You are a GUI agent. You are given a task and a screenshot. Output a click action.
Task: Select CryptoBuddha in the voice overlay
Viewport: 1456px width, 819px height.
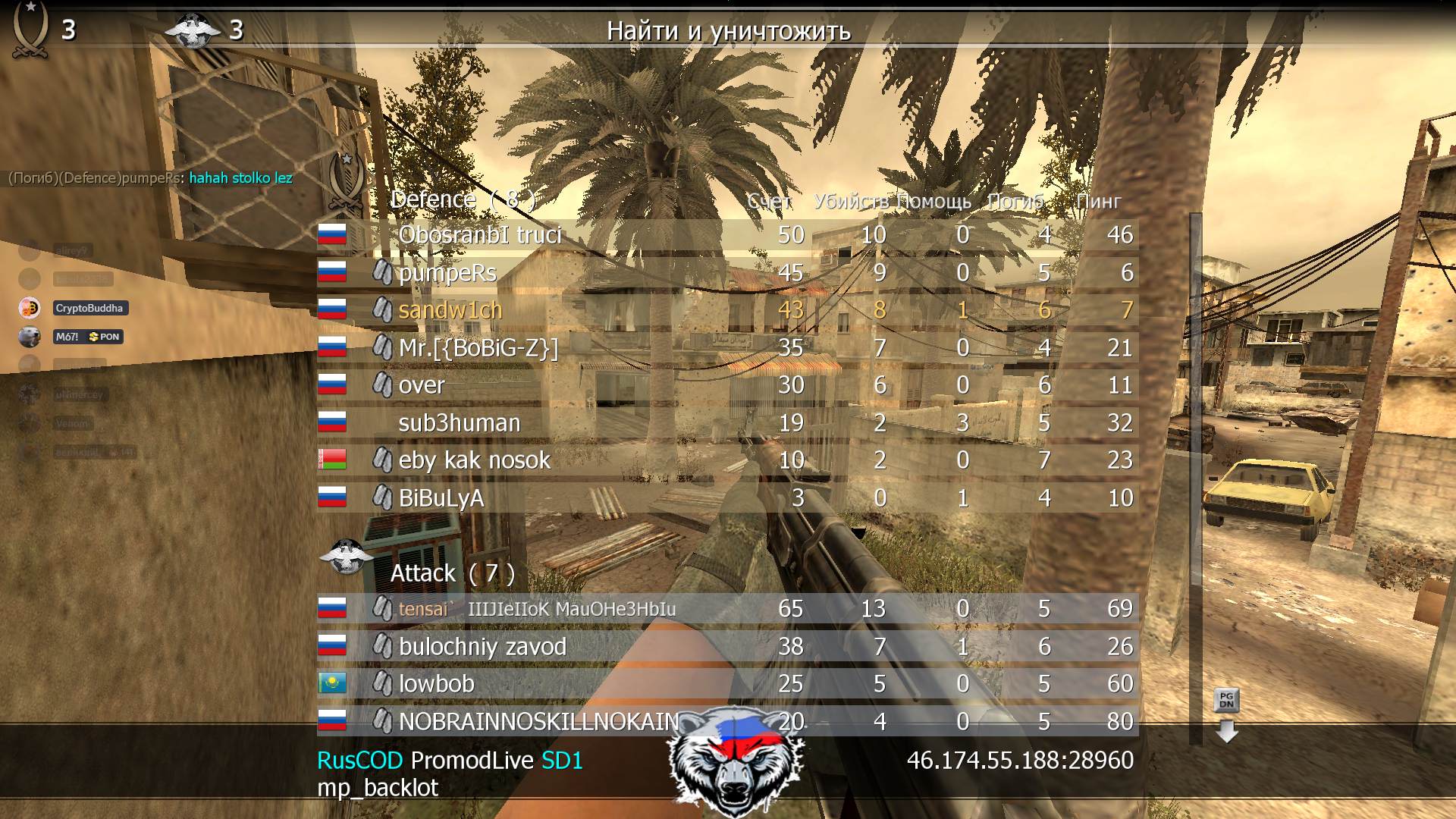pyautogui.click(x=89, y=309)
